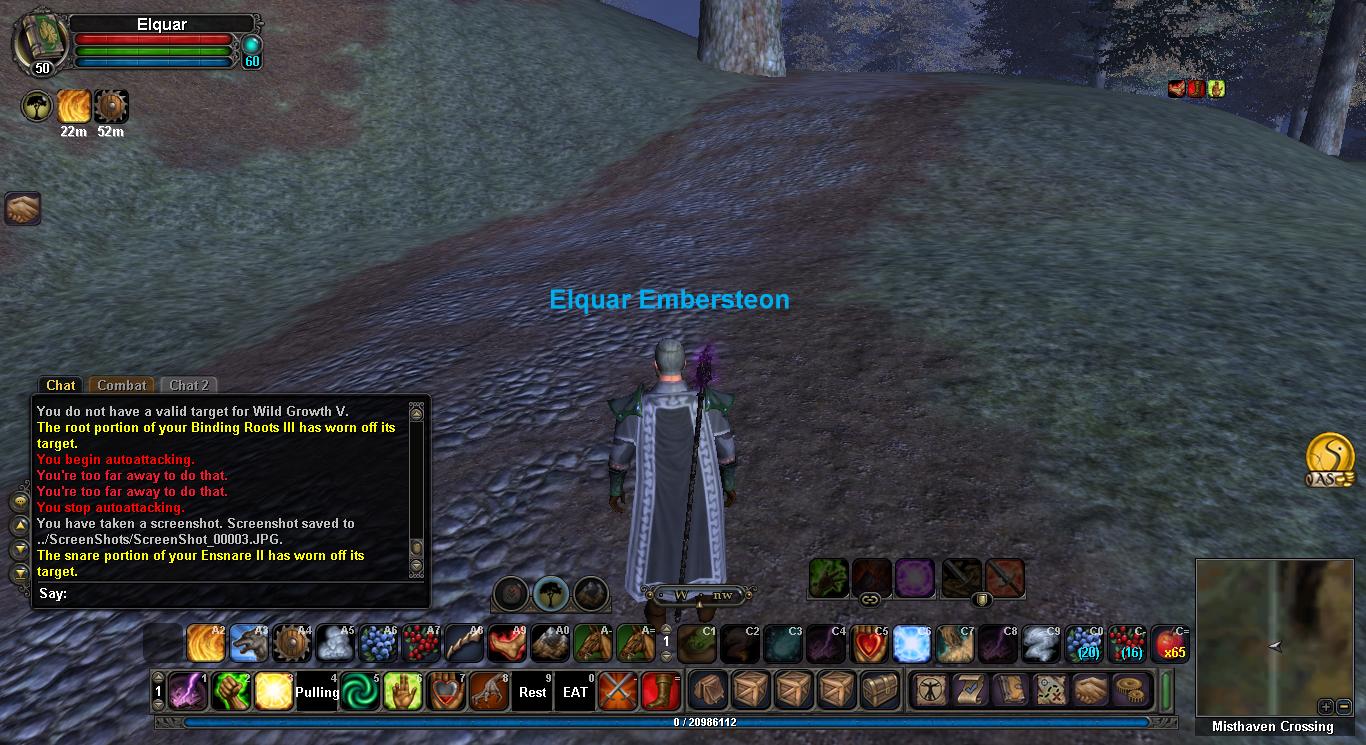Screen dimensions: 1366x745
Task: Select the tree stance circle icon
Action: coord(550,594)
